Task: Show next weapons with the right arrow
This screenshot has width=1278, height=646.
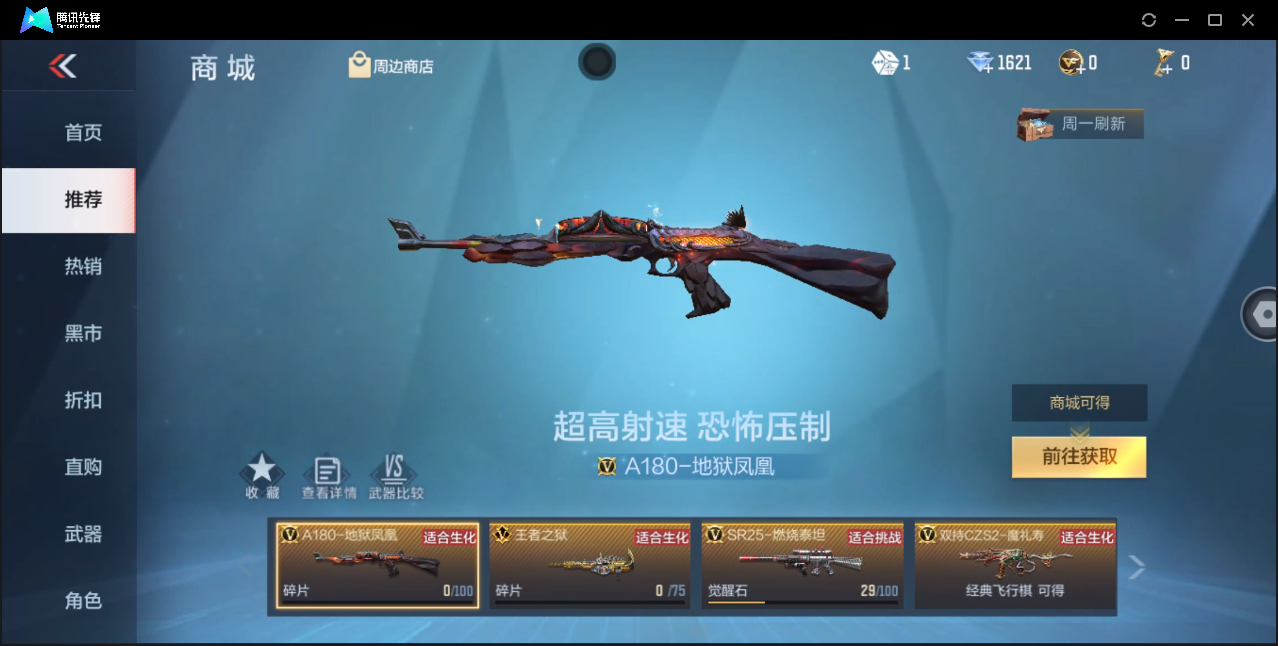Action: pos(1136,567)
